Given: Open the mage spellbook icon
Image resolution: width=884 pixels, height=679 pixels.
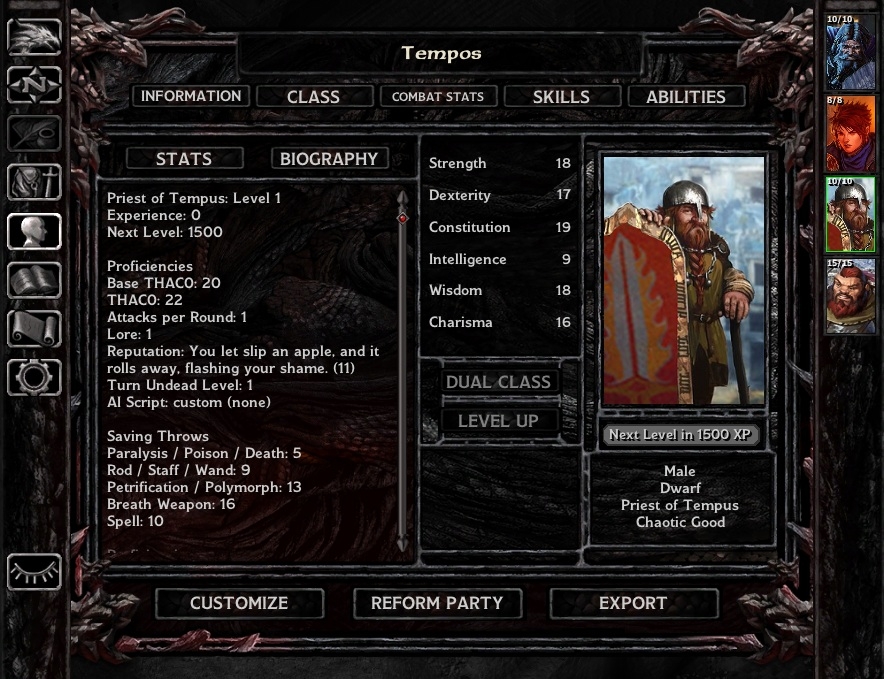Looking at the screenshot, I should click(34, 280).
